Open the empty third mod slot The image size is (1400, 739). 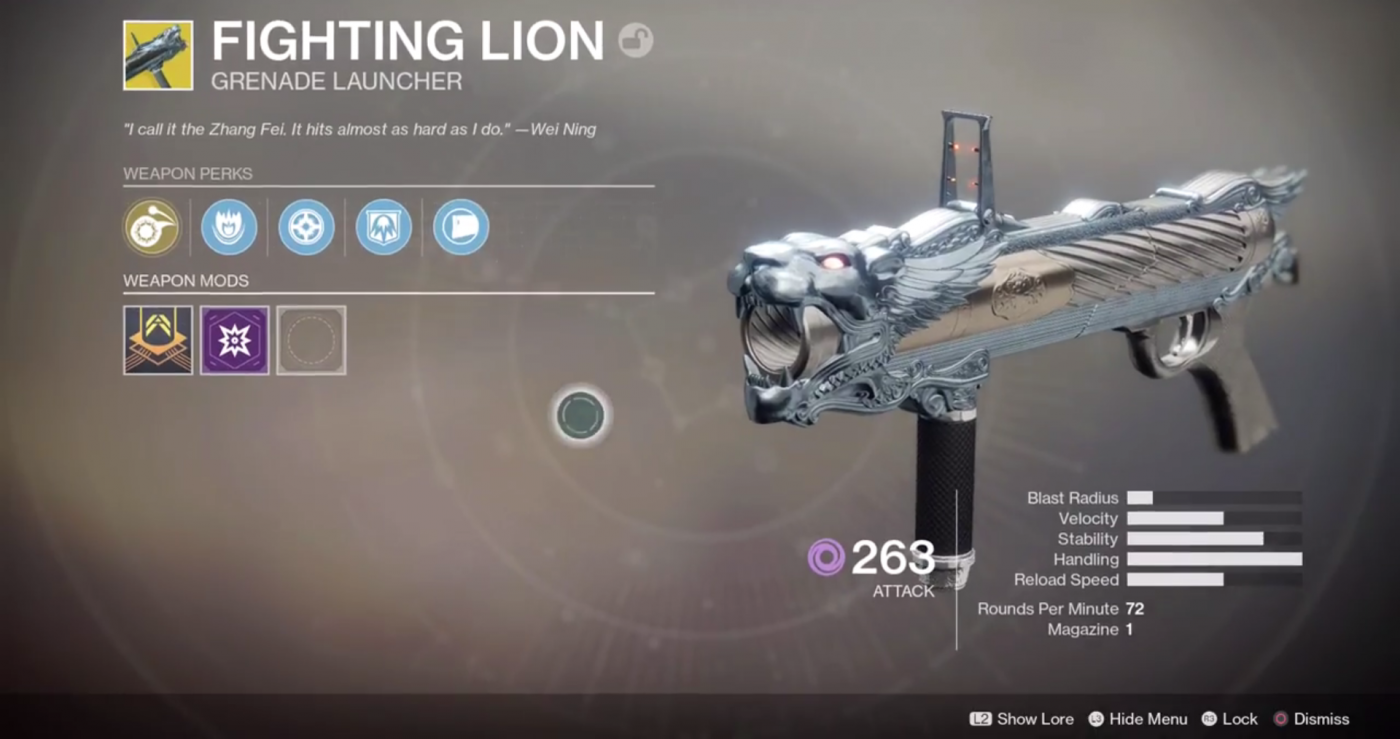(x=311, y=339)
